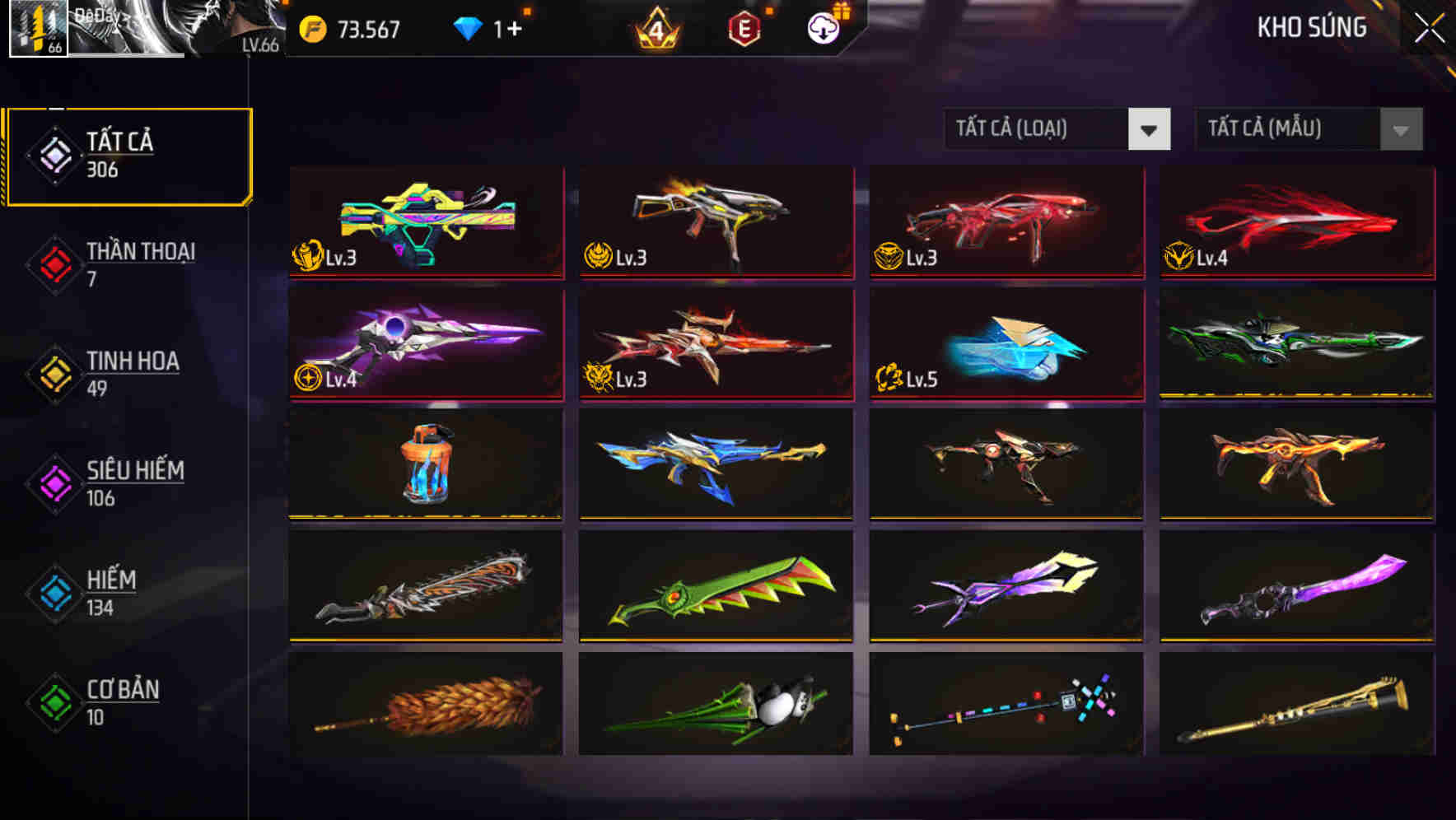Click the green shark-tooth sword skin
Viewport: 1456px width, 820px height.
[x=716, y=585]
